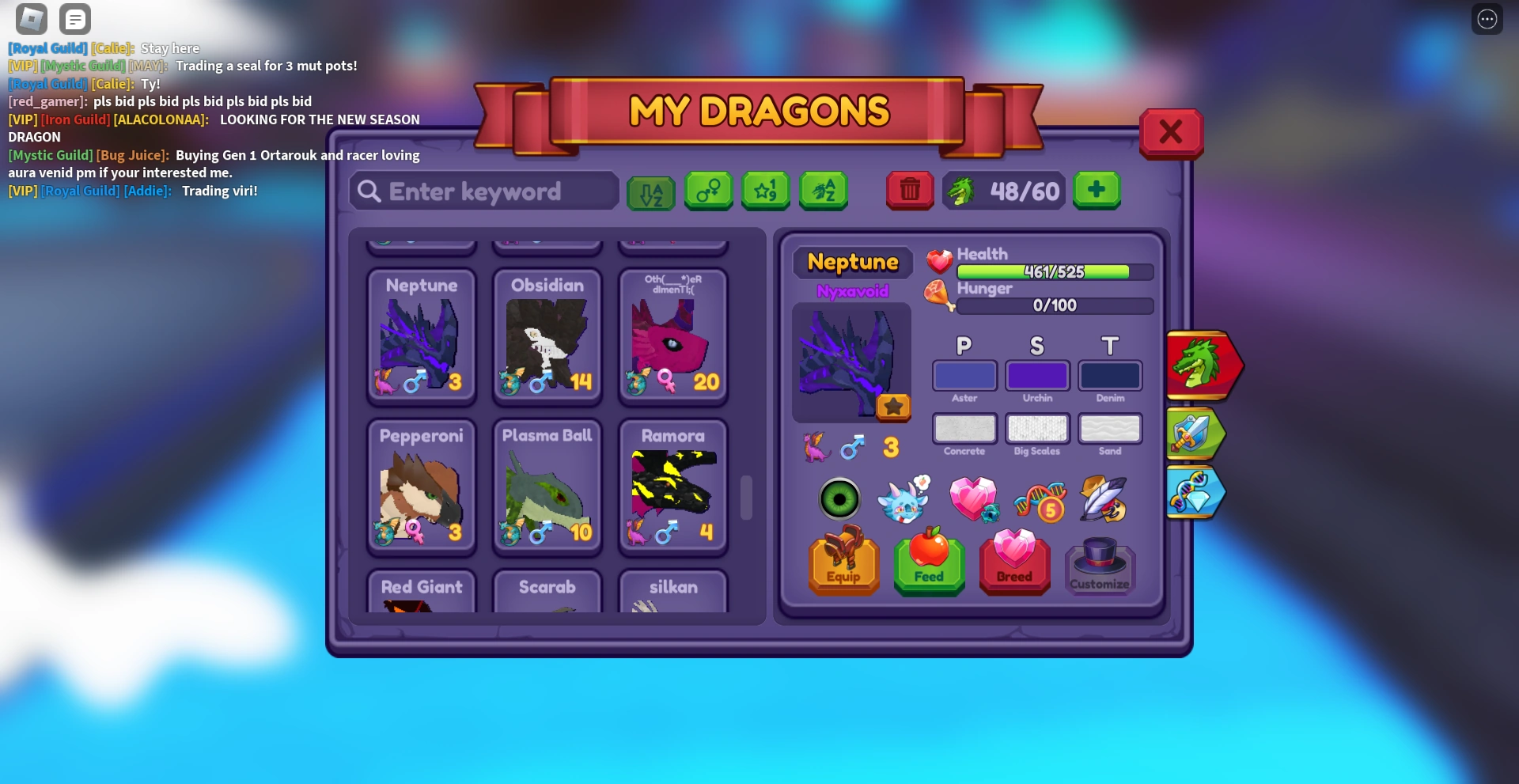Select the alphabetical sort icon
The width and height of the screenshot is (1519, 784).
[651, 191]
